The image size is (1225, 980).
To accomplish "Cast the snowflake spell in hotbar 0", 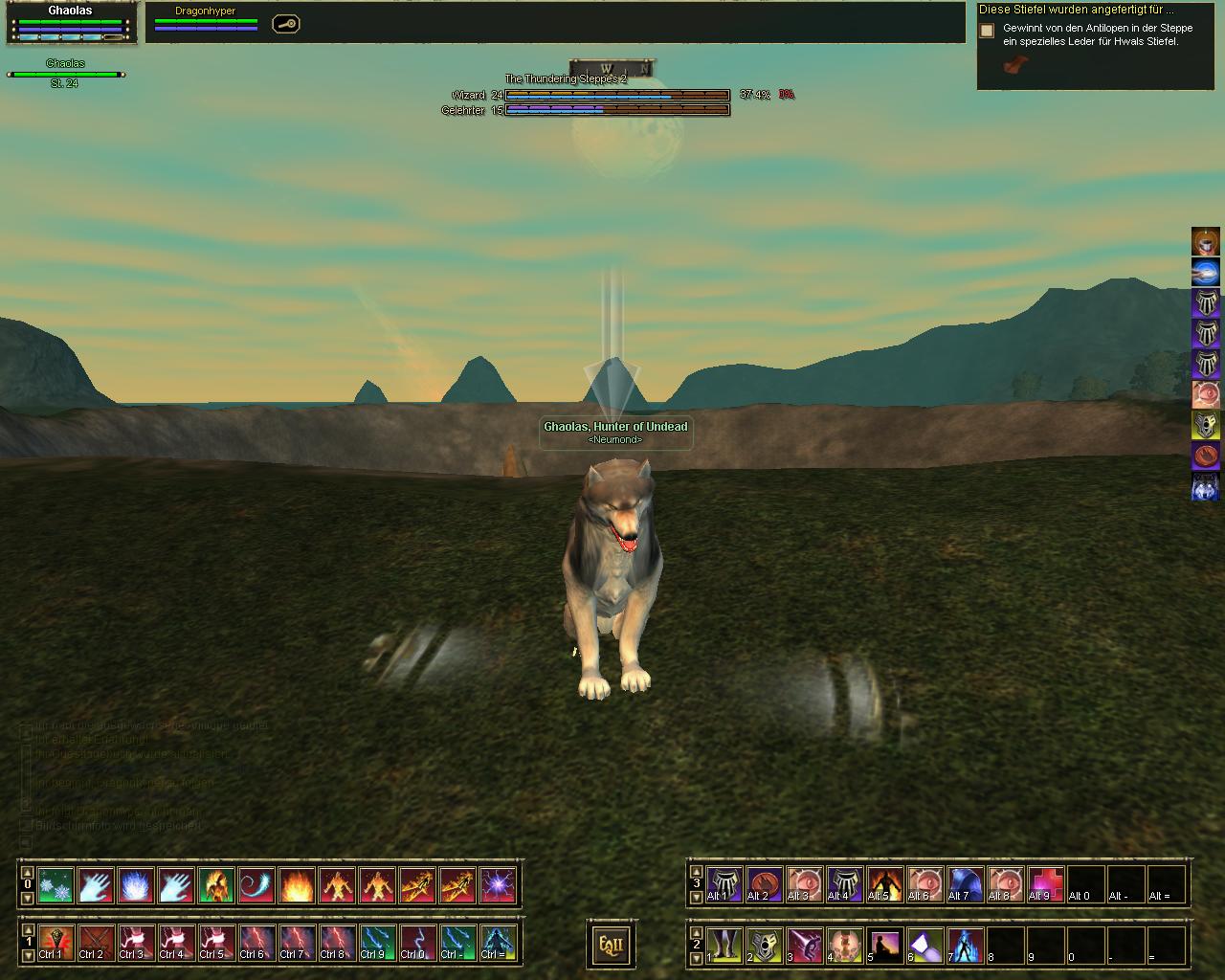I will [x=56, y=886].
